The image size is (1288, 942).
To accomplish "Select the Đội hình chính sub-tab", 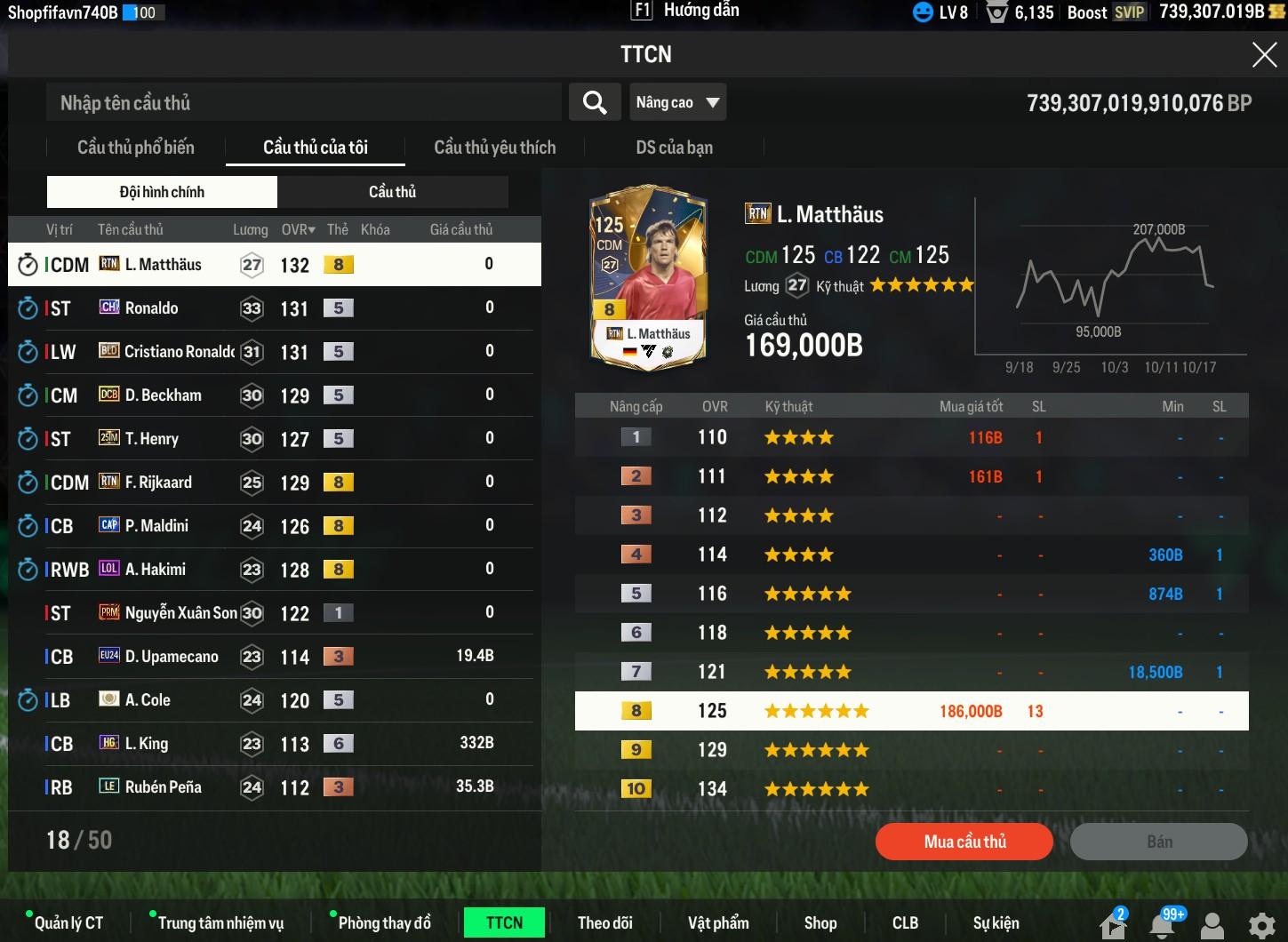I will tap(162, 192).
